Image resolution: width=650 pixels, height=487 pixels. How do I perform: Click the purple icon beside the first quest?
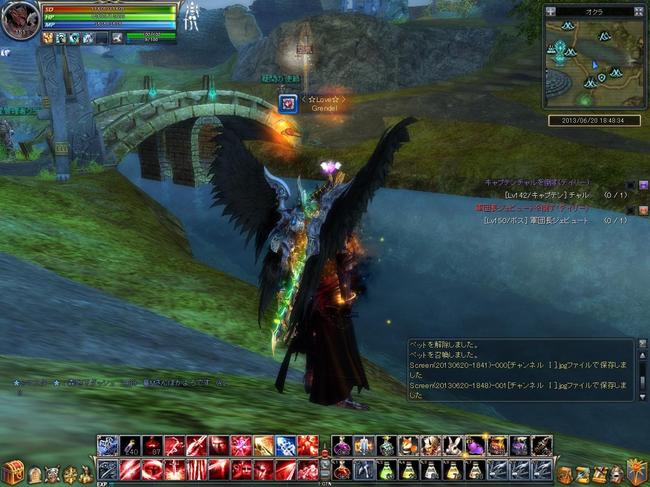[643, 184]
